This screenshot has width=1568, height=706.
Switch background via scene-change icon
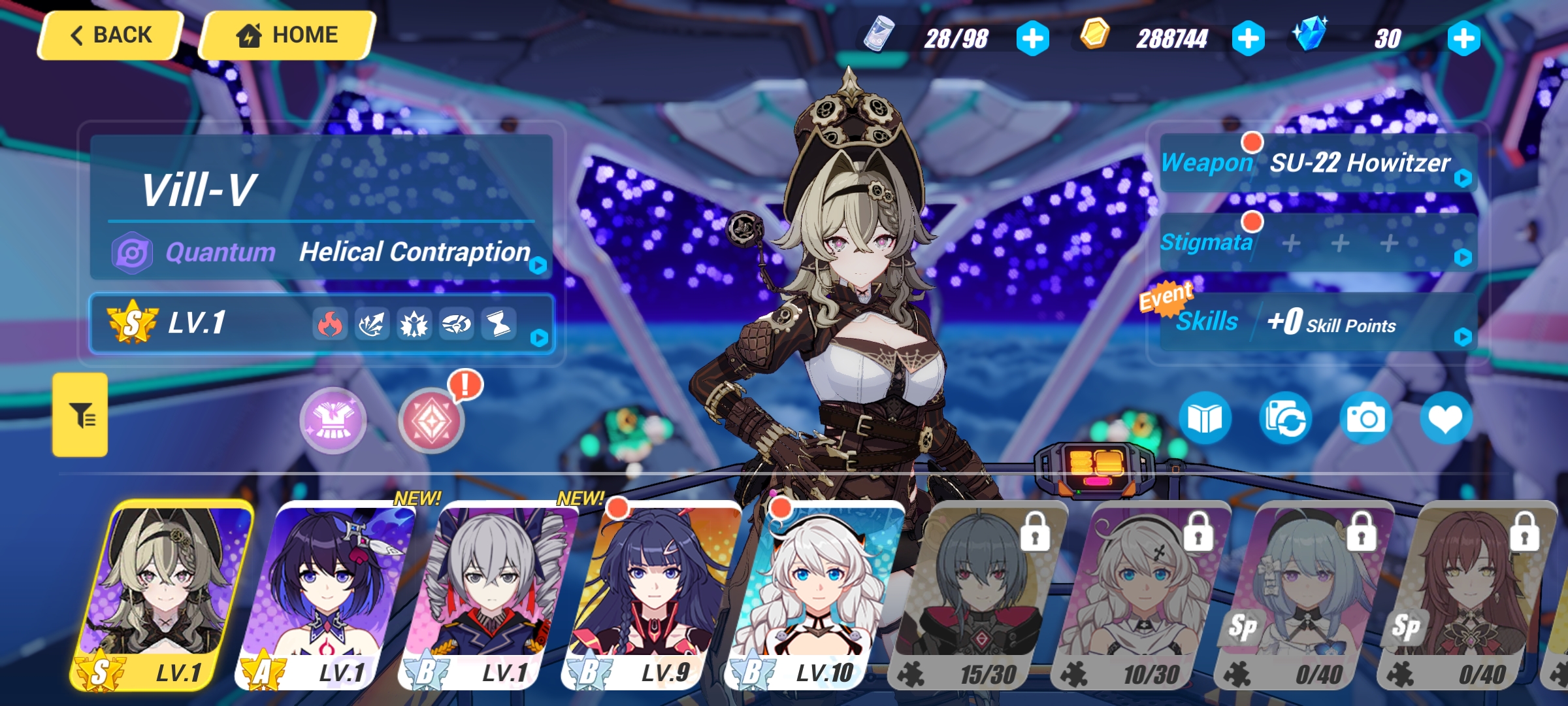pos(1284,419)
